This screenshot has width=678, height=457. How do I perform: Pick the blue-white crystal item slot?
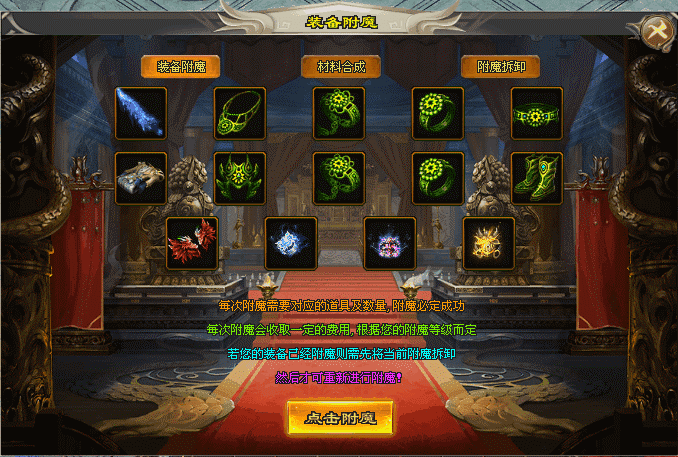(290, 243)
